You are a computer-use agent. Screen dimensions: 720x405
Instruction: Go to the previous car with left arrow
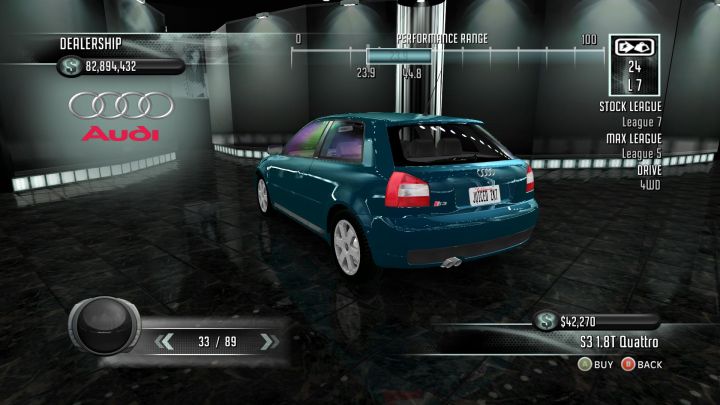pos(165,342)
